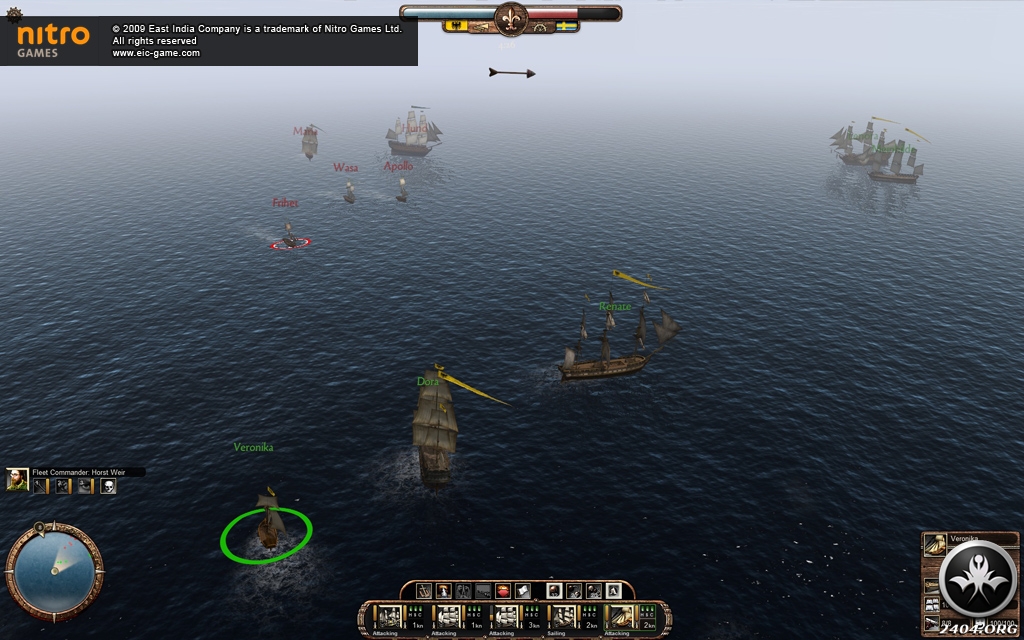Viewport: 1024px width, 640px height.
Task: Toggle the letter A auto command icon
Action: tap(613, 591)
